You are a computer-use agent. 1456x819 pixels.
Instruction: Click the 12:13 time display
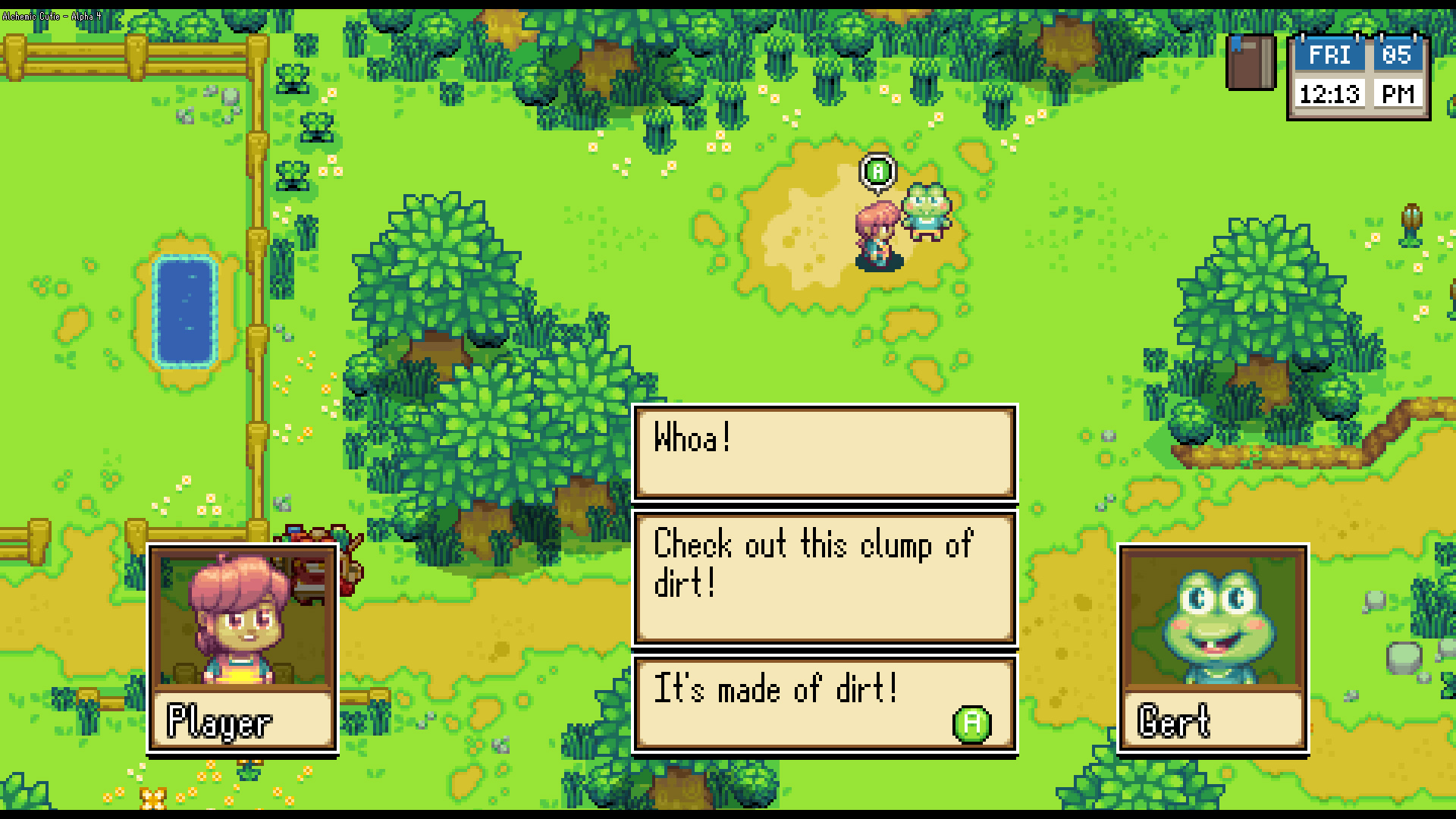coord(1331,94)
